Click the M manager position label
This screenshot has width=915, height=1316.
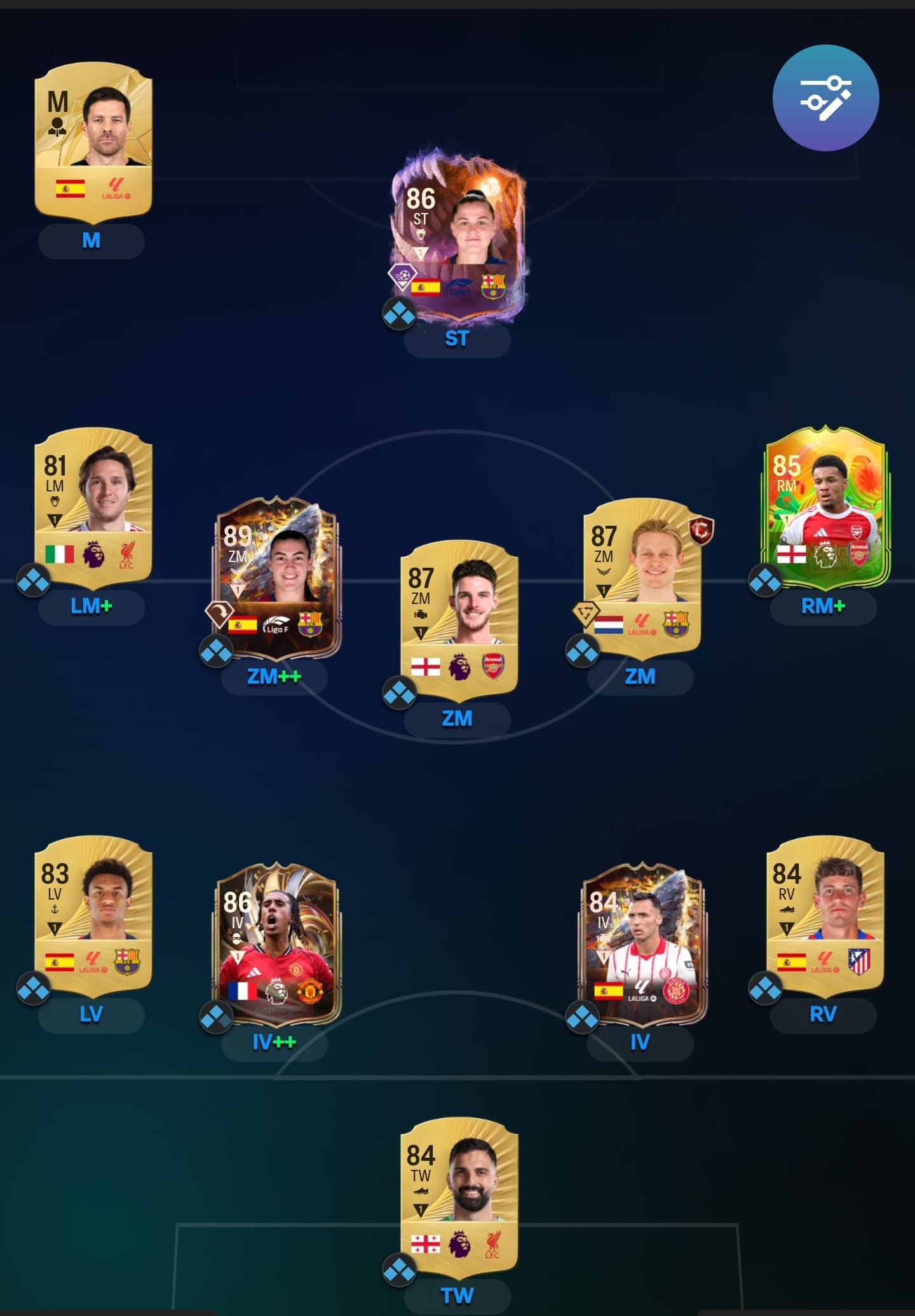pos(91,241)
